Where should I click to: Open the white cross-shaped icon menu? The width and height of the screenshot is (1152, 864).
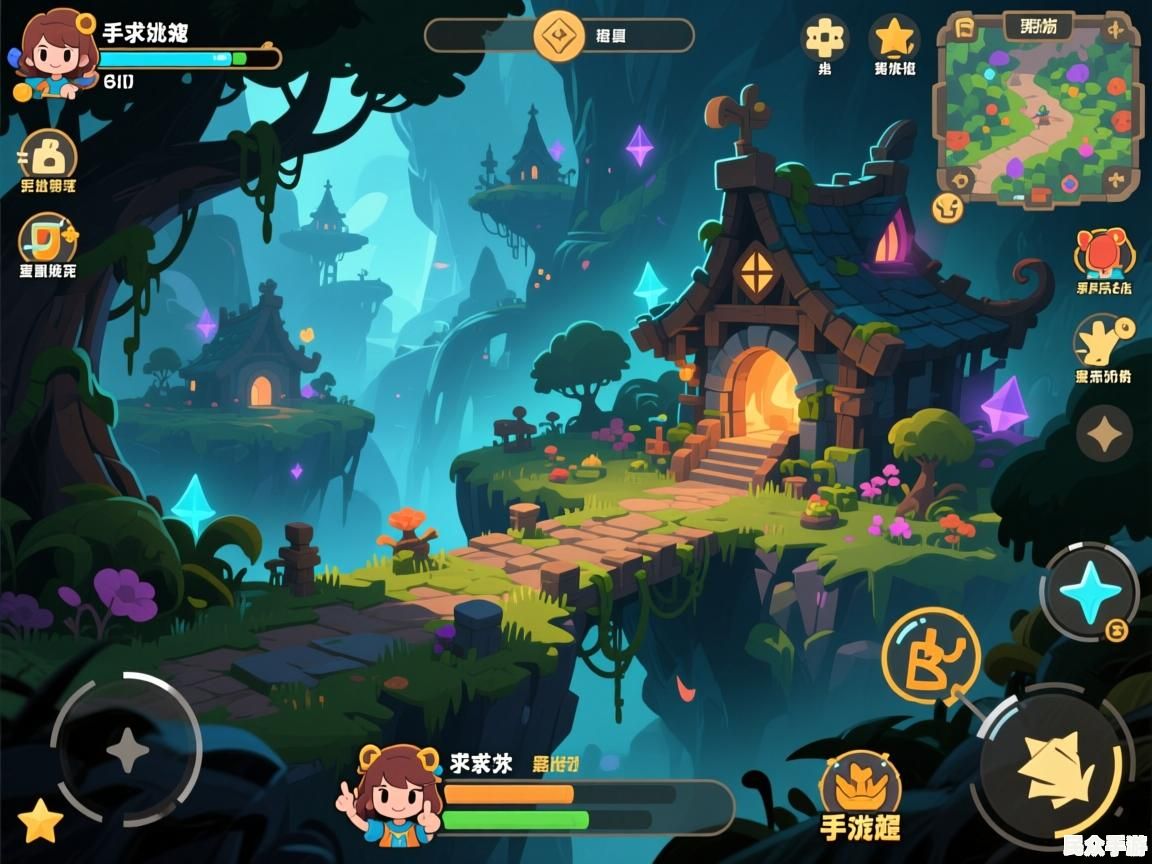[825, 39]
